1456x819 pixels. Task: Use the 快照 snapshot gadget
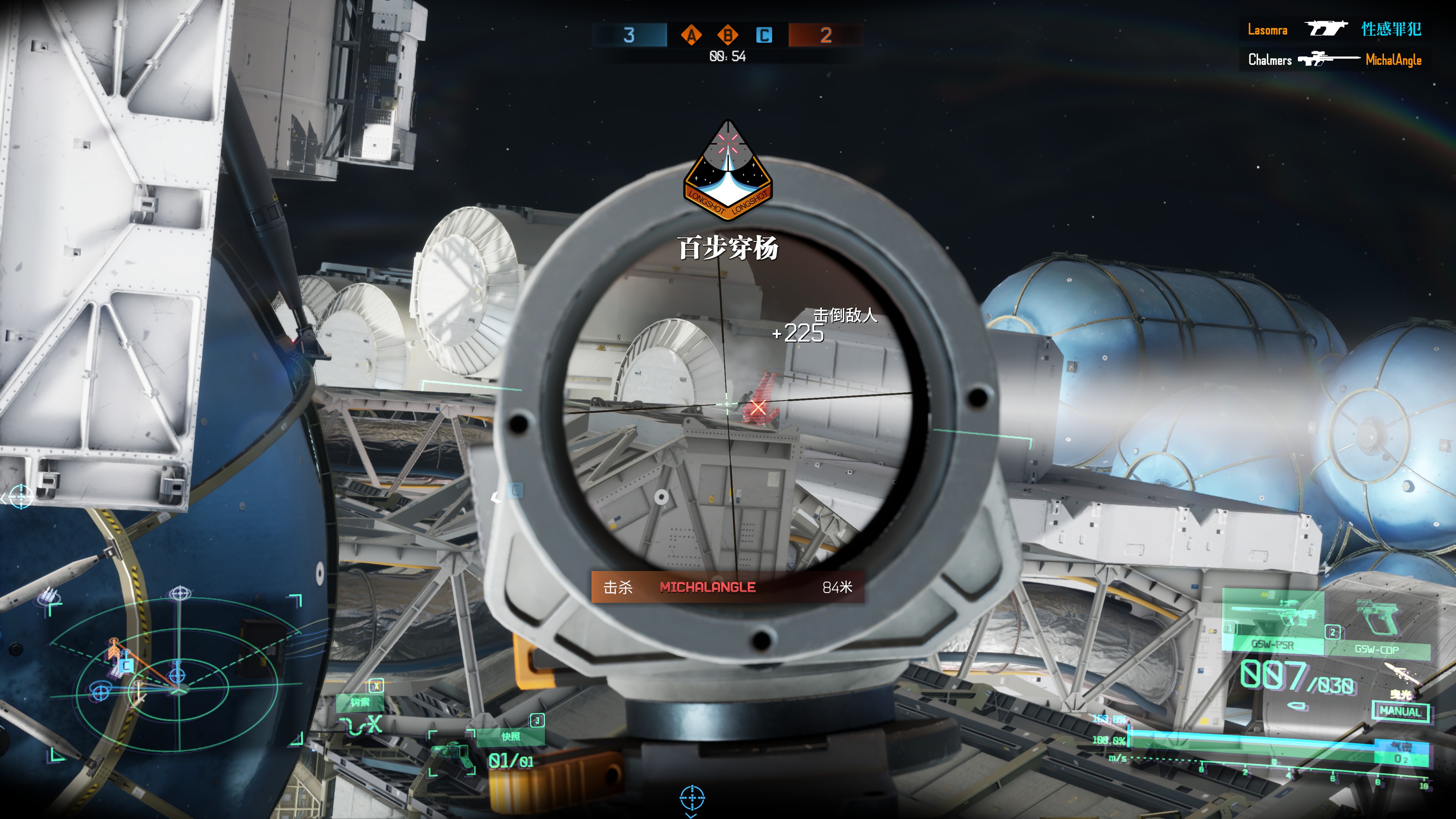[510, 736]
